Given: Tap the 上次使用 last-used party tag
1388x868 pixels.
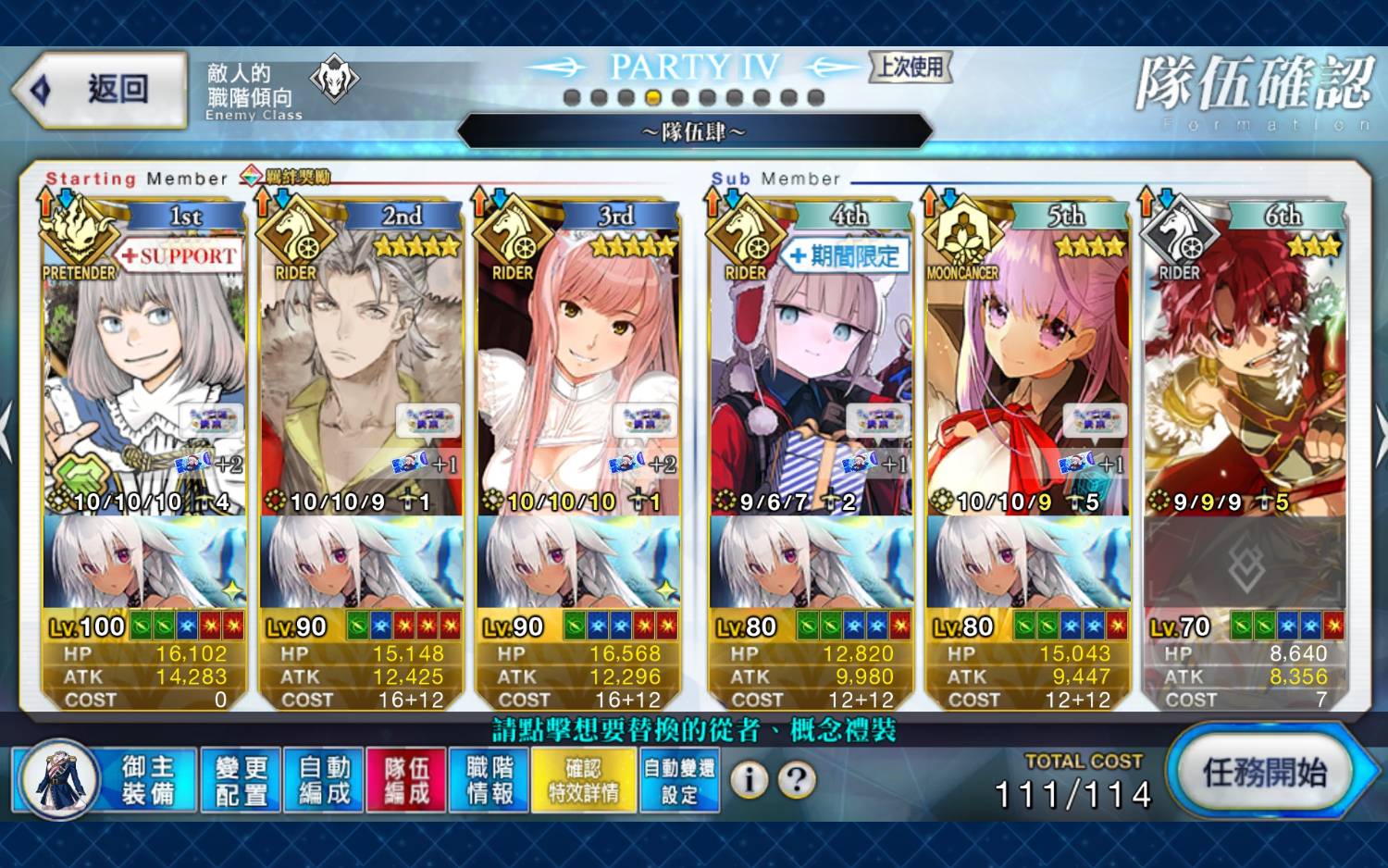Looking at the screenshot, I should 911,67.
